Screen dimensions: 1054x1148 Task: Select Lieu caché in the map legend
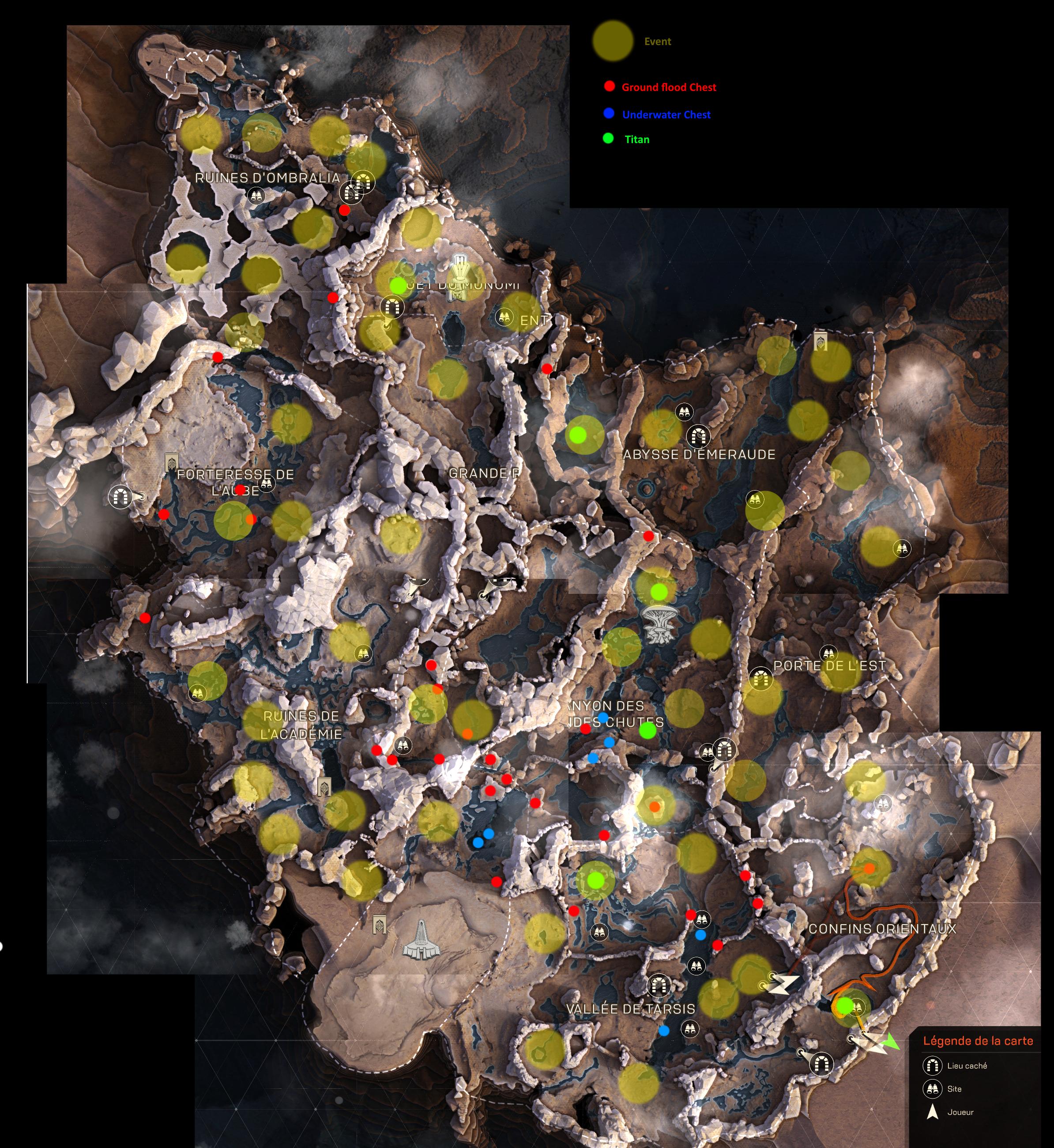[967, 1065]
